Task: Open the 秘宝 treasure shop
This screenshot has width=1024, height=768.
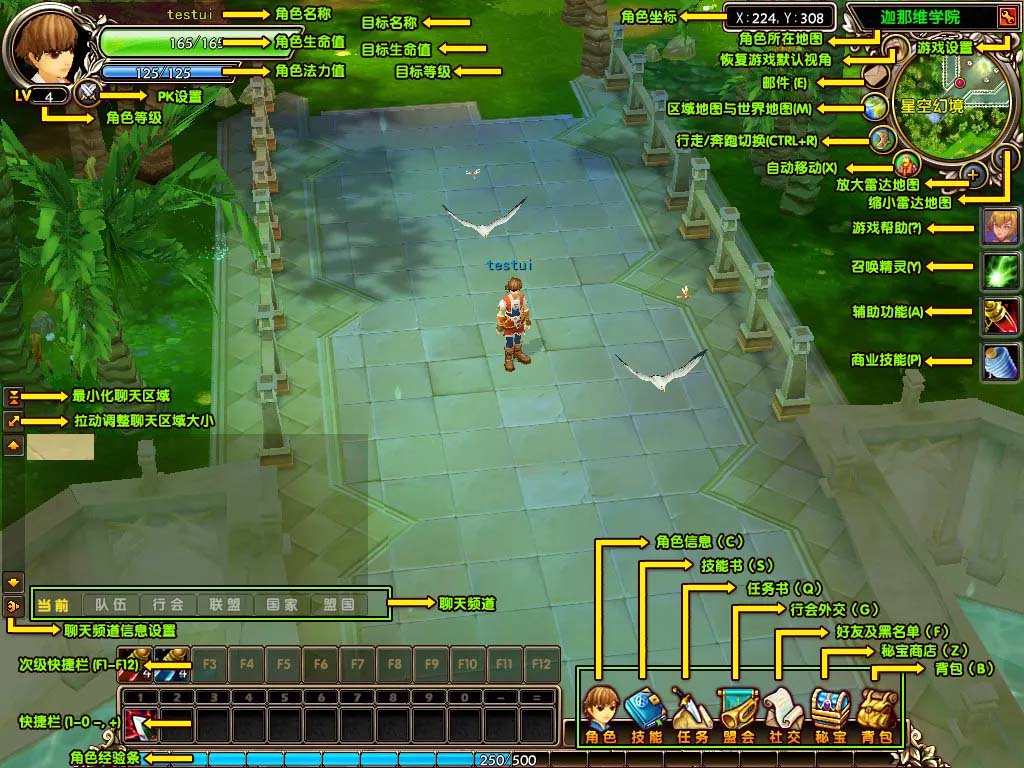Action: [x=830, y=714]
